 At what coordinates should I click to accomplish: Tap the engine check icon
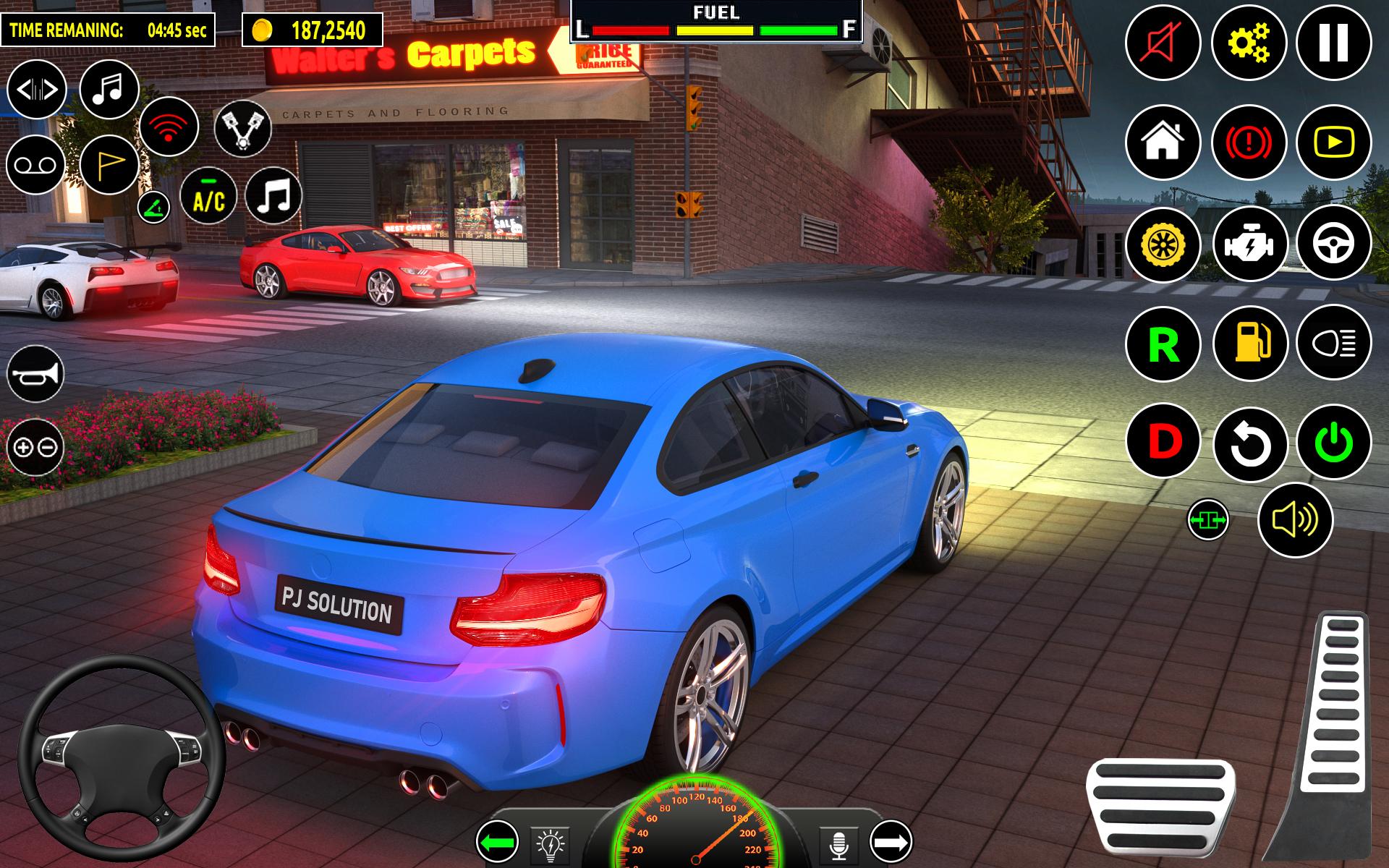tap(1249, 244)
